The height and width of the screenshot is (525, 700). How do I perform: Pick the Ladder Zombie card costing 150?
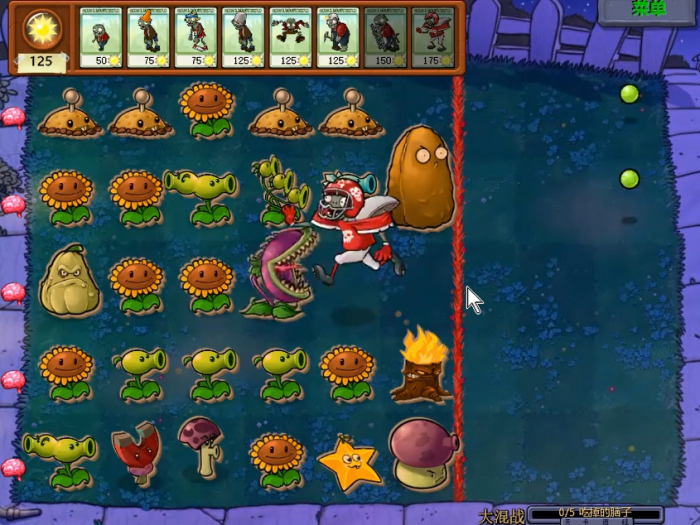coord(384,38)
